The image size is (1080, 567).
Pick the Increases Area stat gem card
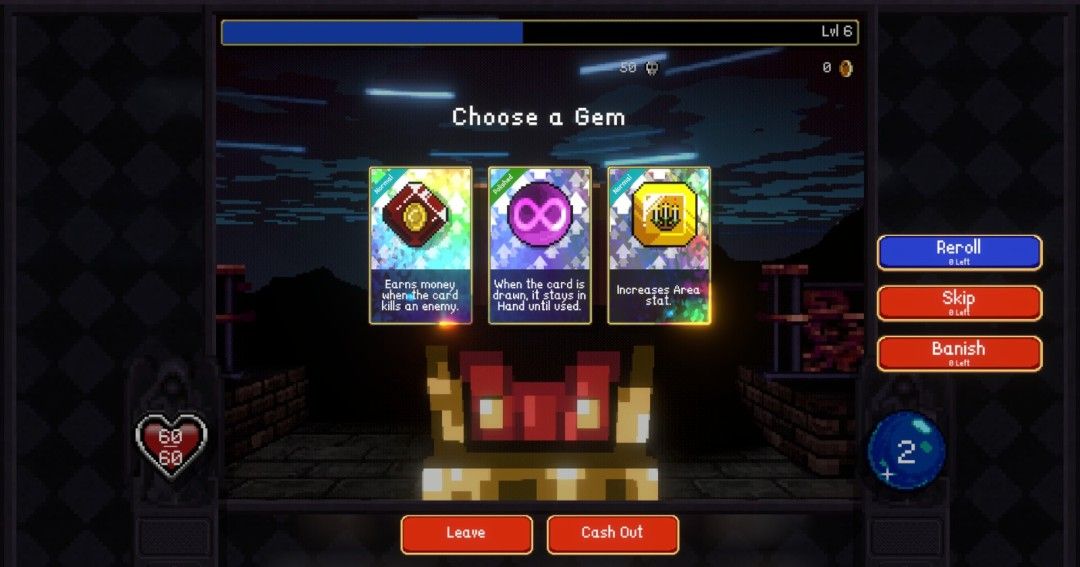click(659, 245)
